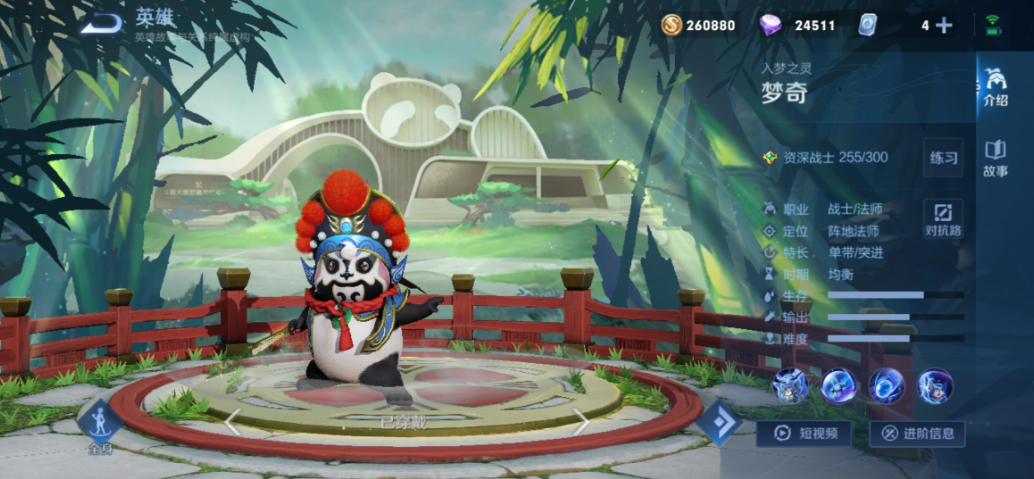Select the 对抗路 lane button
This screenshot has height=479, width=1034.
tap(943, 218)
